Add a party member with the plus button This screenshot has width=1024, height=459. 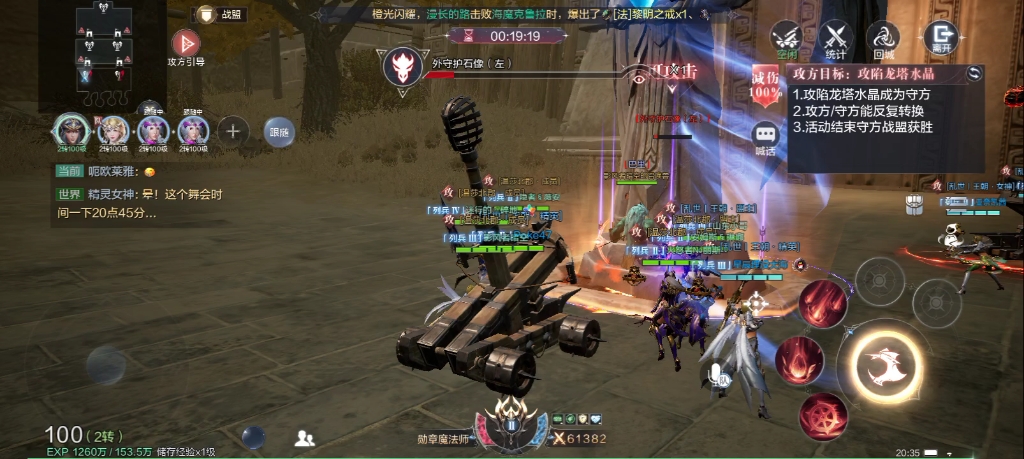tap(232, 130)
